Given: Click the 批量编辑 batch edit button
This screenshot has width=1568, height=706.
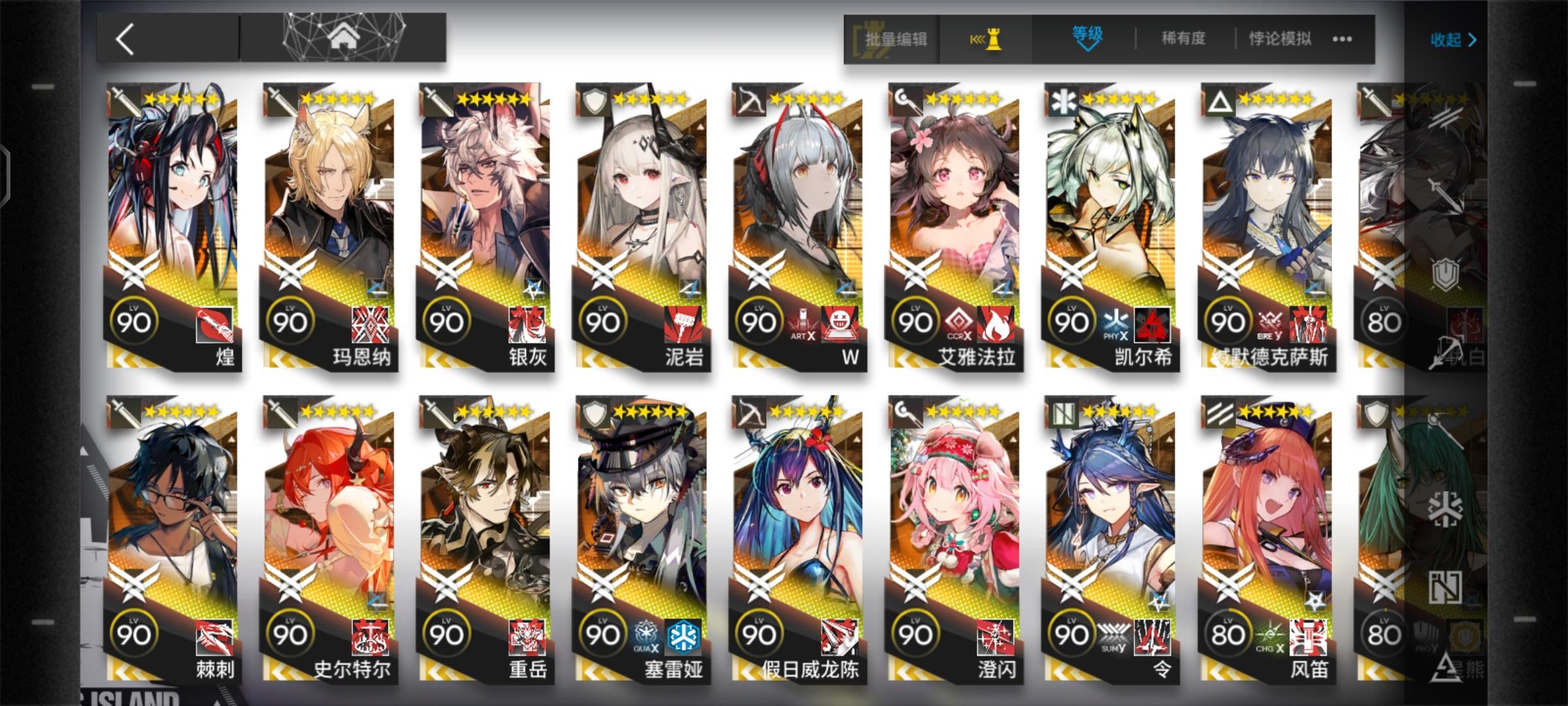Looking at the screenshot, I should click(895, 39).
